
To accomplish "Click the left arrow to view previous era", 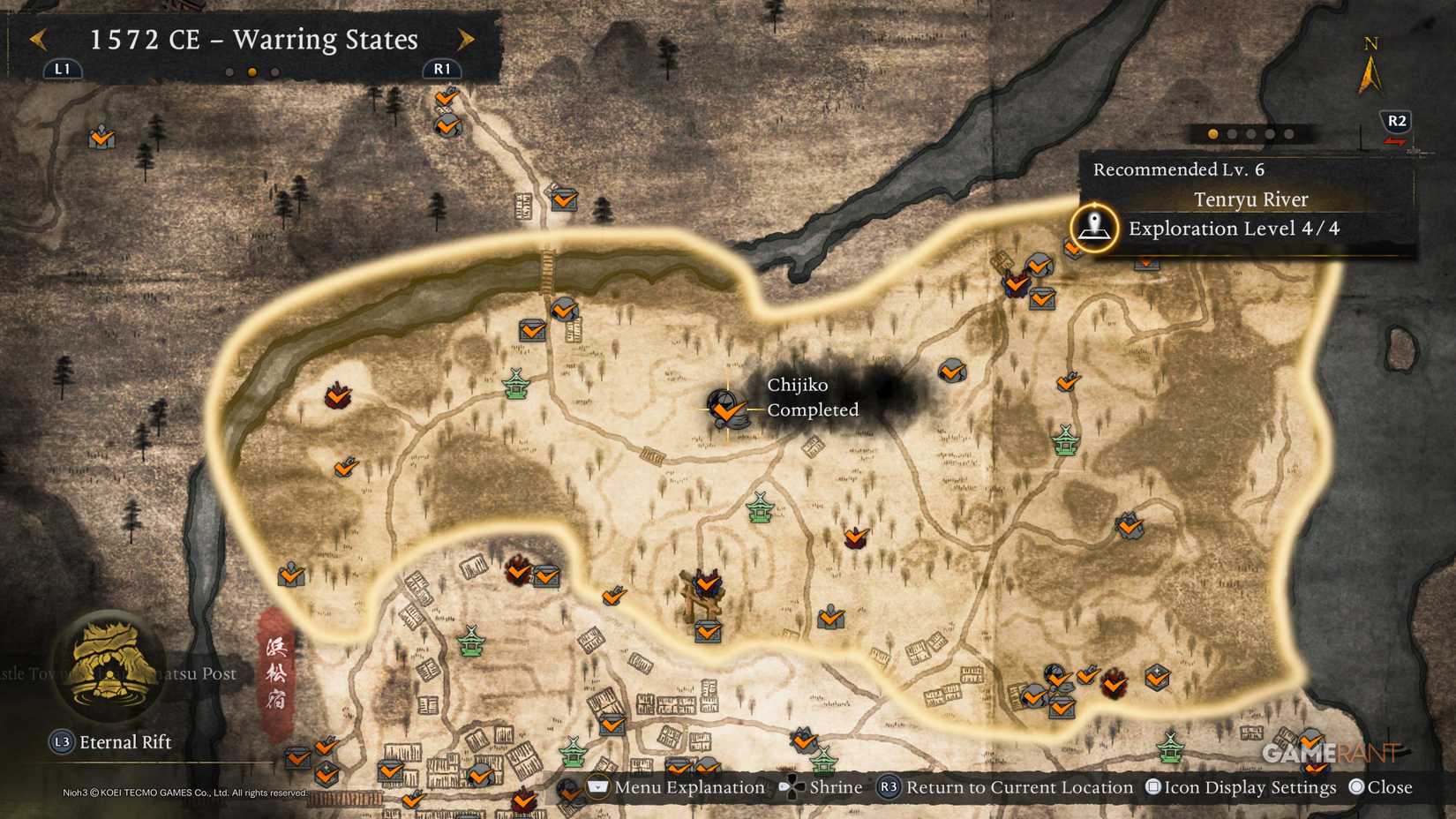I will point(37,40).
